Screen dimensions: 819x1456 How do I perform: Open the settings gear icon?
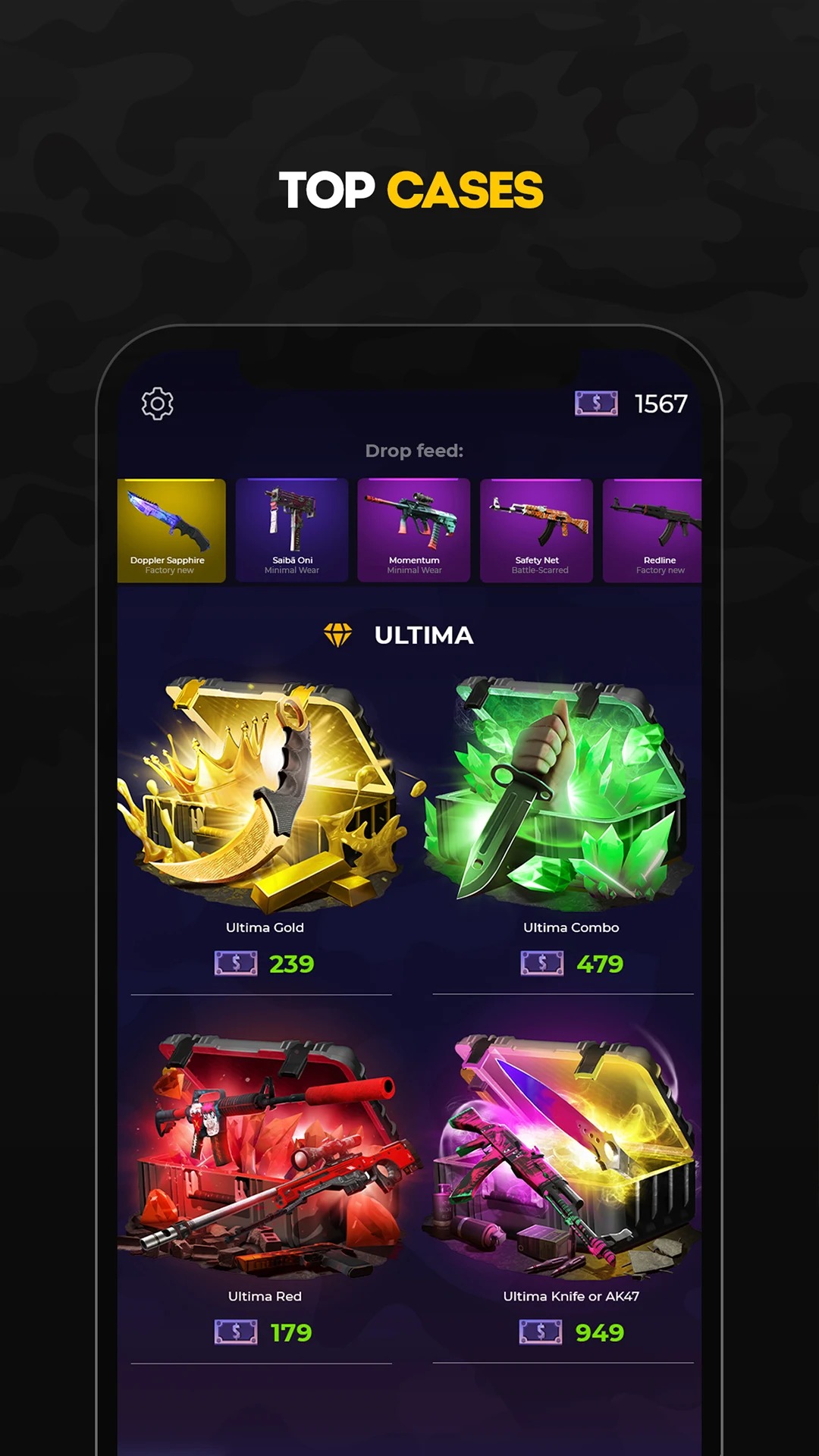[158, 403]
